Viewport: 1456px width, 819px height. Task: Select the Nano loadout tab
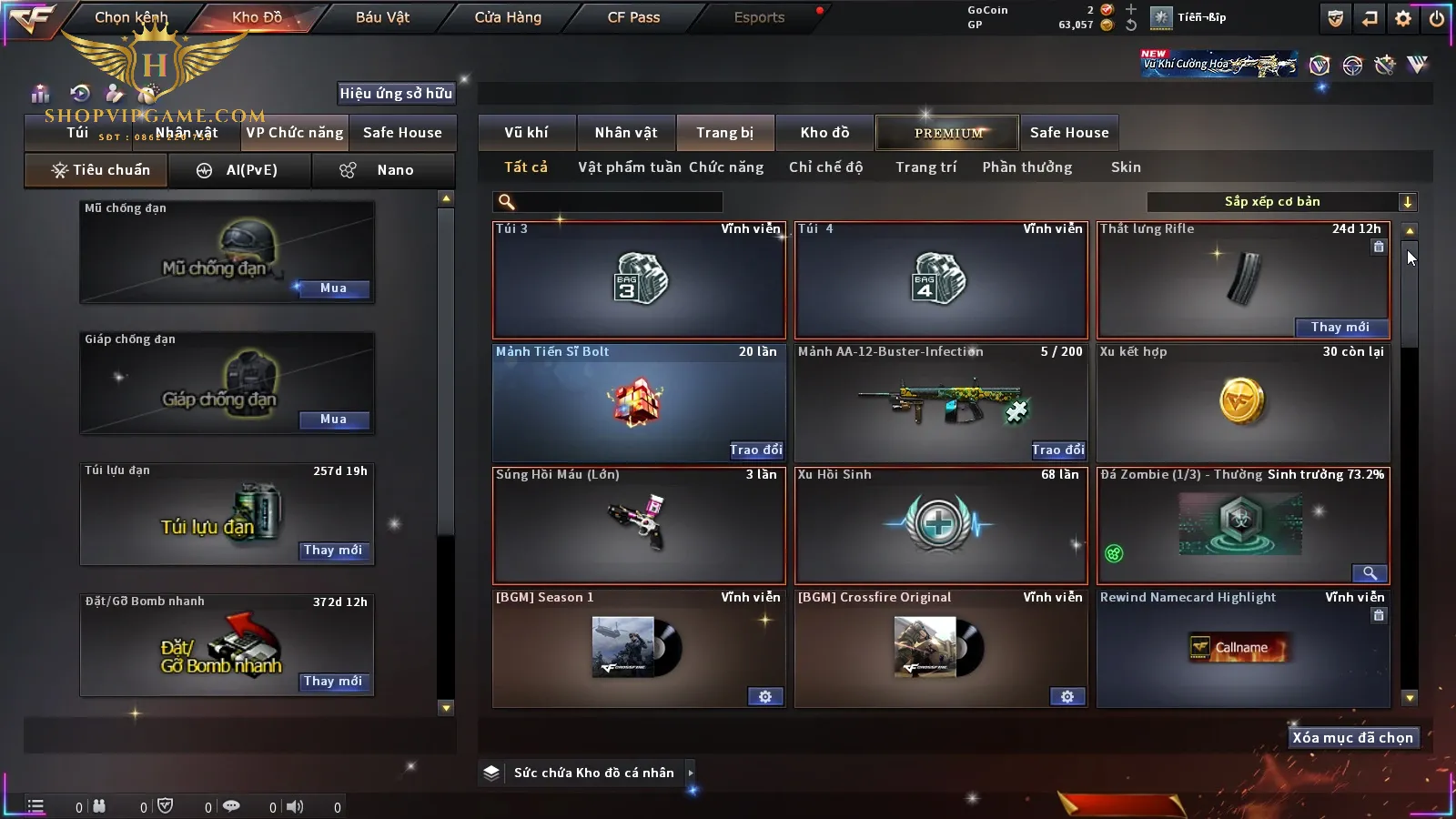[383, 170]
